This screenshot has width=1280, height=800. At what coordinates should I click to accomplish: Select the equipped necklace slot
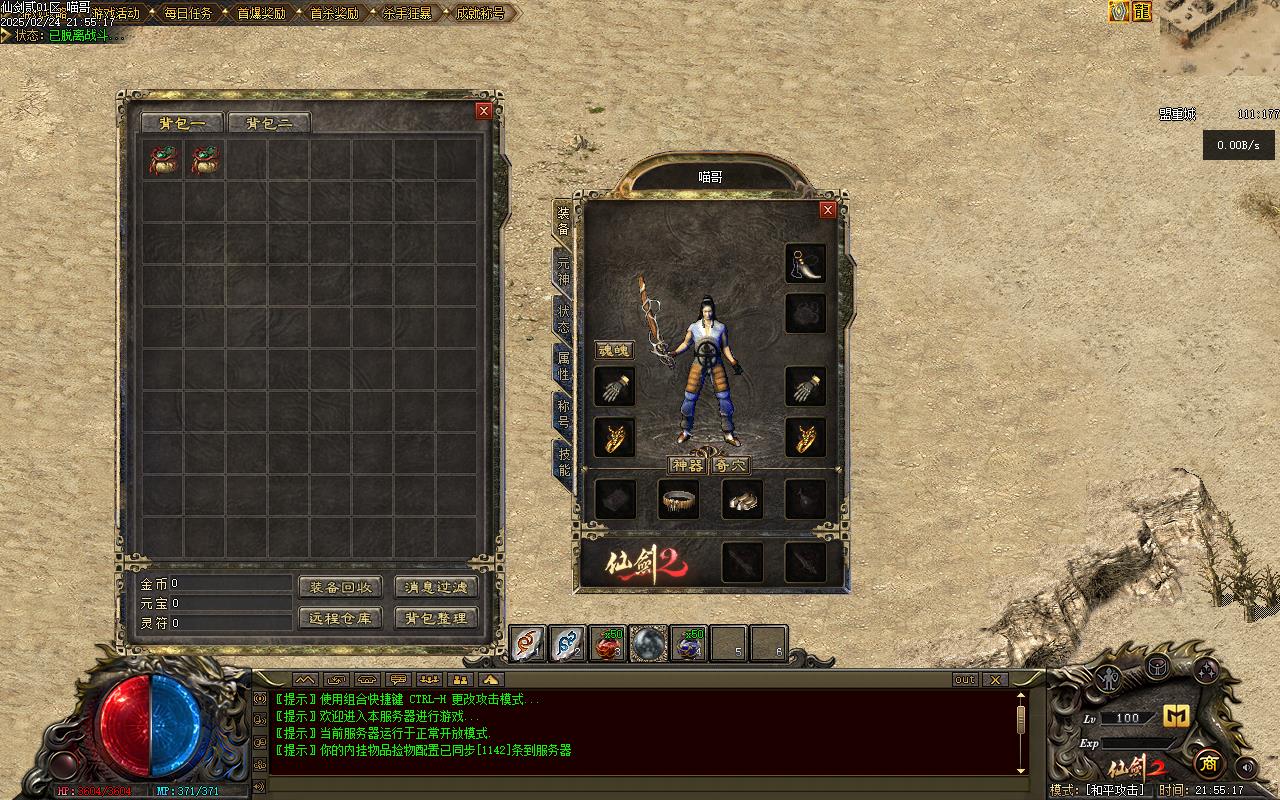805,264
